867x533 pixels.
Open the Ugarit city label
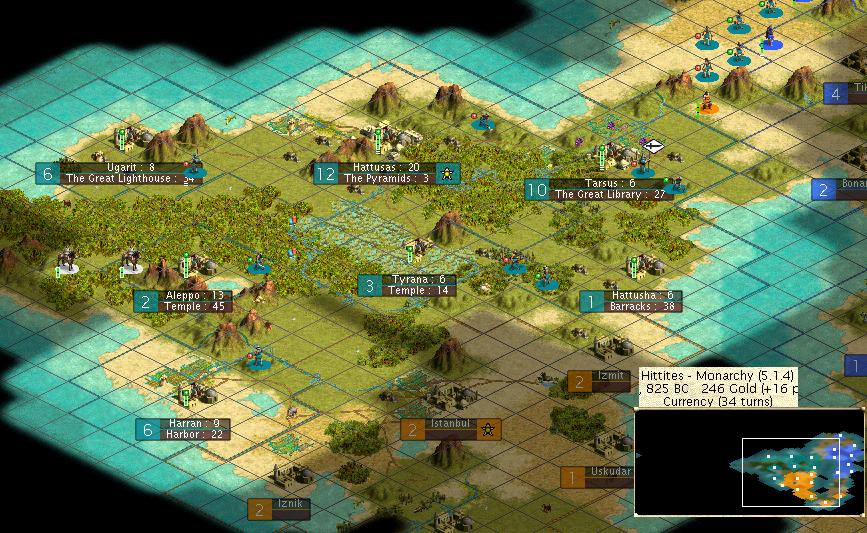131,167
